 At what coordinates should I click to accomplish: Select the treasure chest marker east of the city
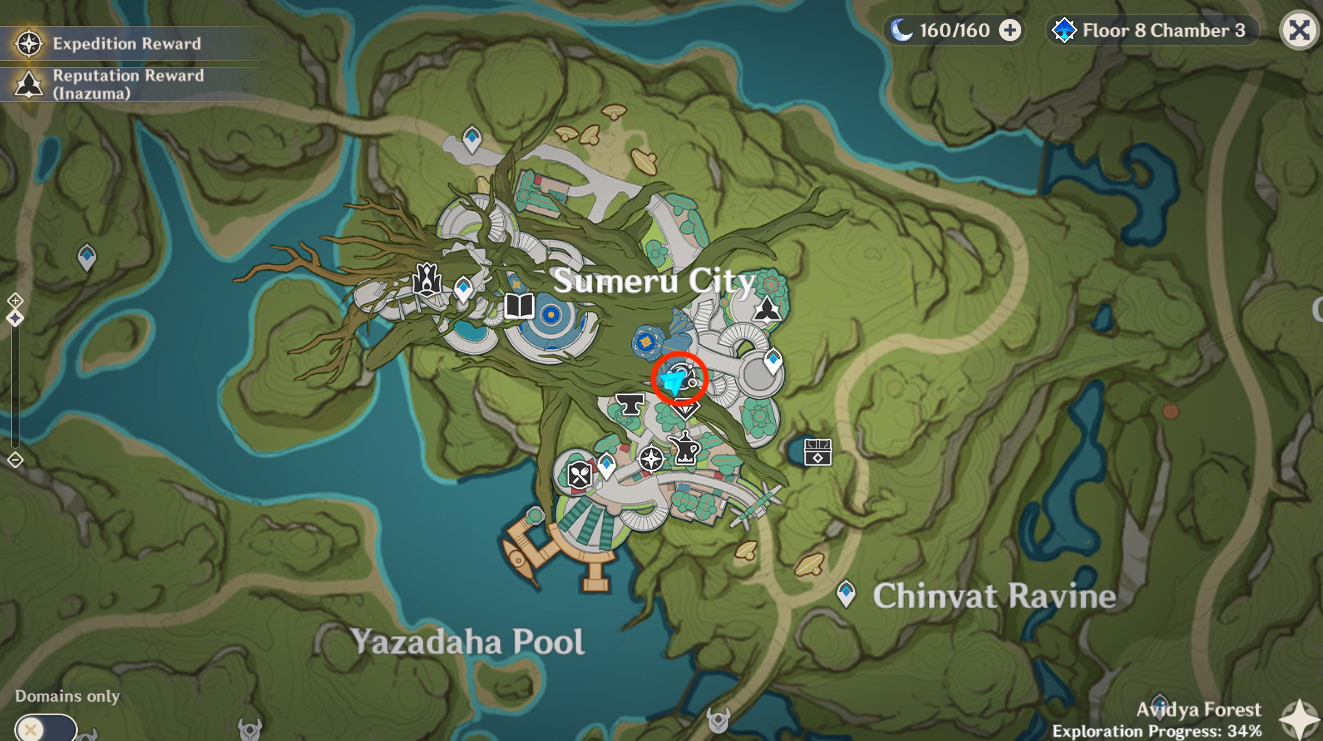(x=817, y=452)
